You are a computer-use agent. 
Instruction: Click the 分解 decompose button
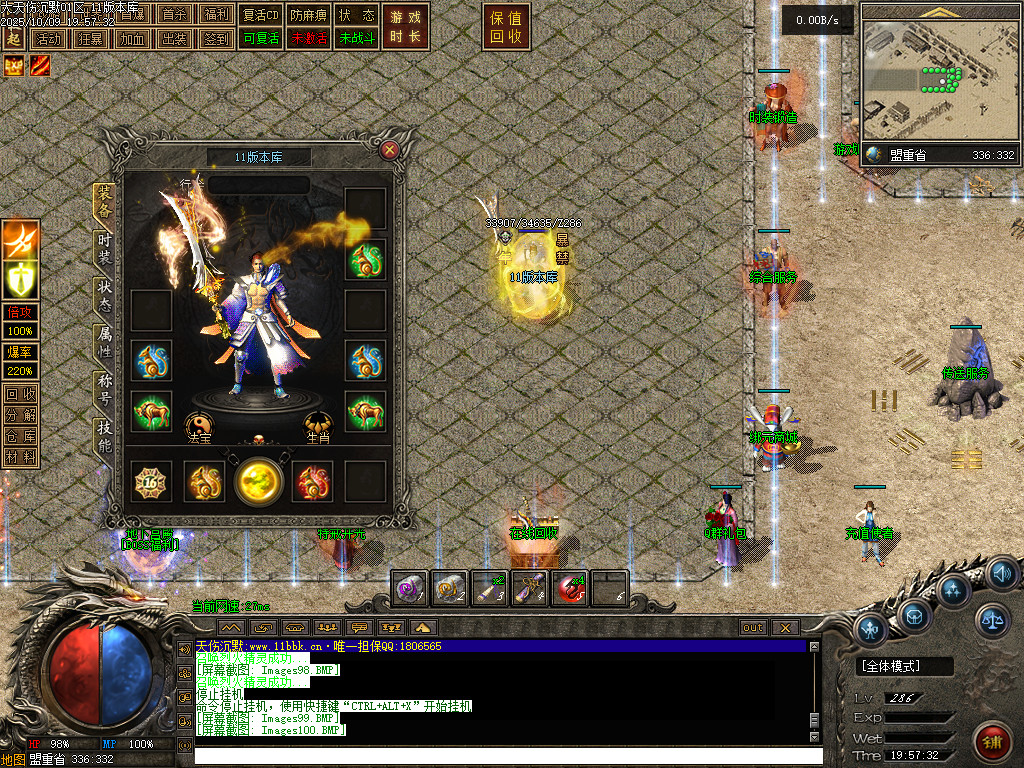20,414
